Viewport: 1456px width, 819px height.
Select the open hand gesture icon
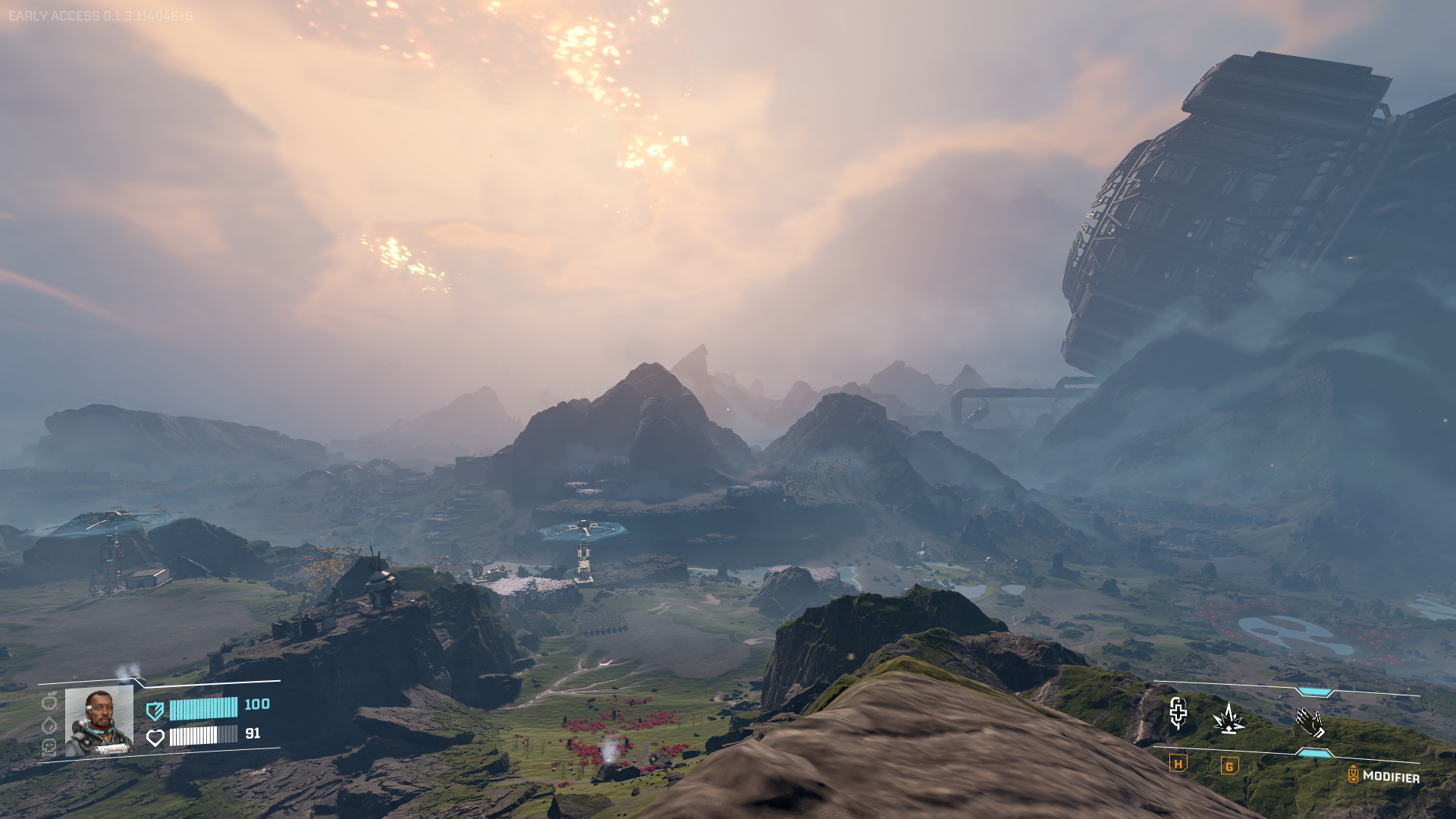point(1310,722)
